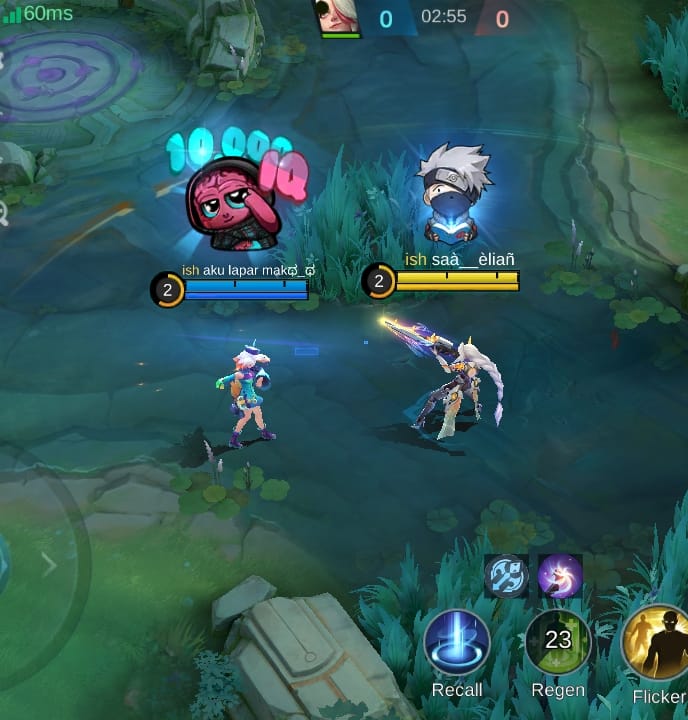Use the Regen healing ability
This screenshot has height=720, width=688.
(x=558, y=643)
